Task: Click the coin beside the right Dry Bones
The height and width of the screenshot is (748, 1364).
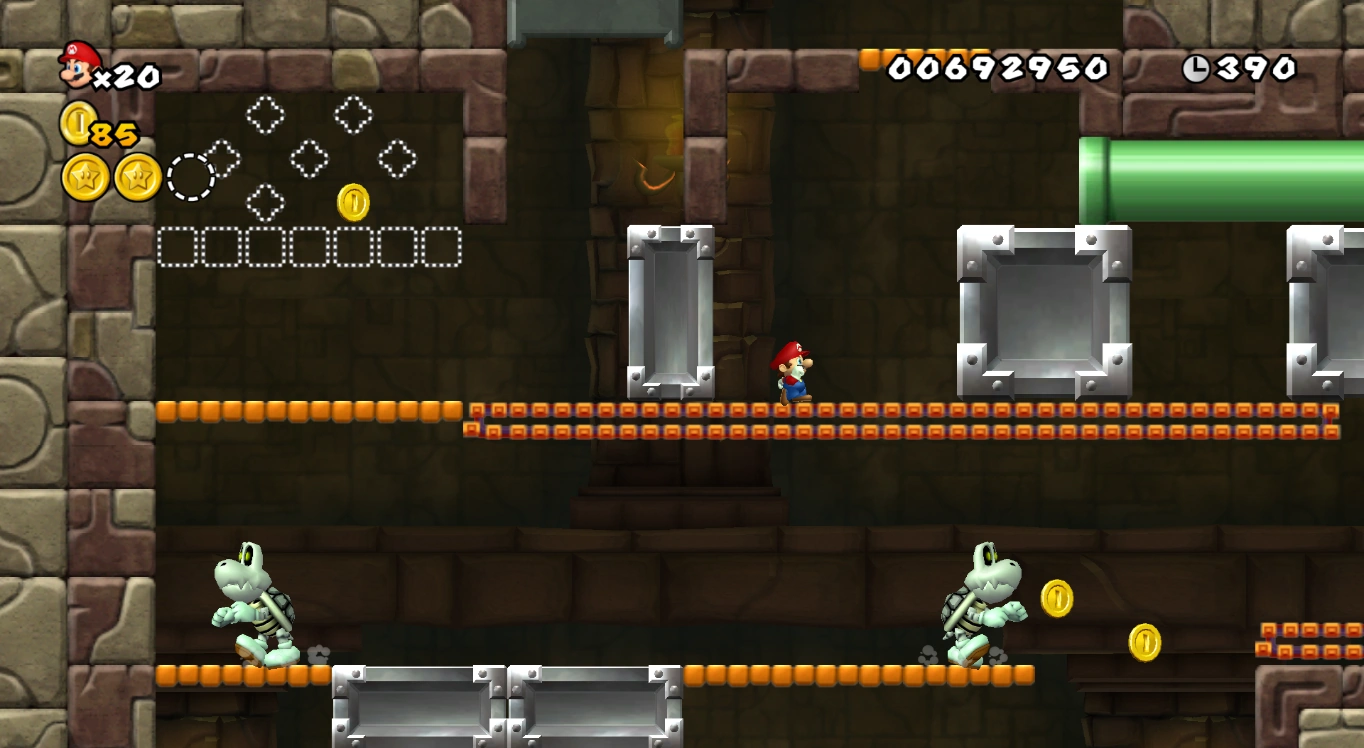Action: coord(1056,599)
